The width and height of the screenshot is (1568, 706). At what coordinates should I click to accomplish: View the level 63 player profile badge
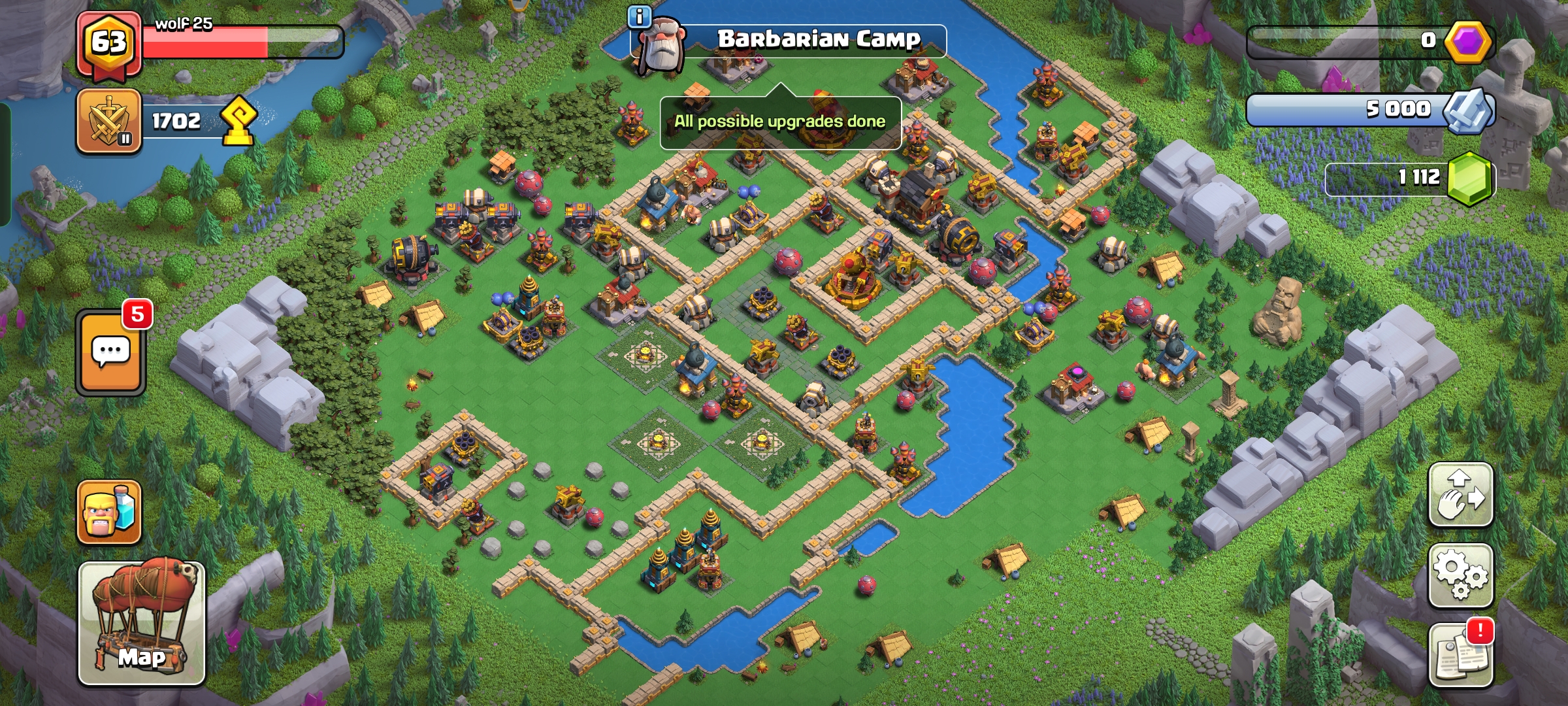click(x=108, y=43)
